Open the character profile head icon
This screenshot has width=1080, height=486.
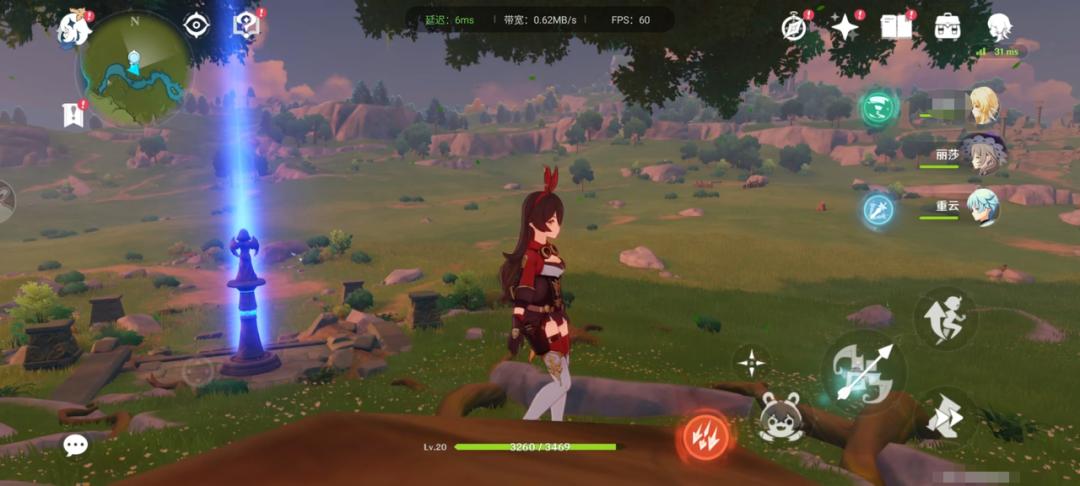pos(998,27)
